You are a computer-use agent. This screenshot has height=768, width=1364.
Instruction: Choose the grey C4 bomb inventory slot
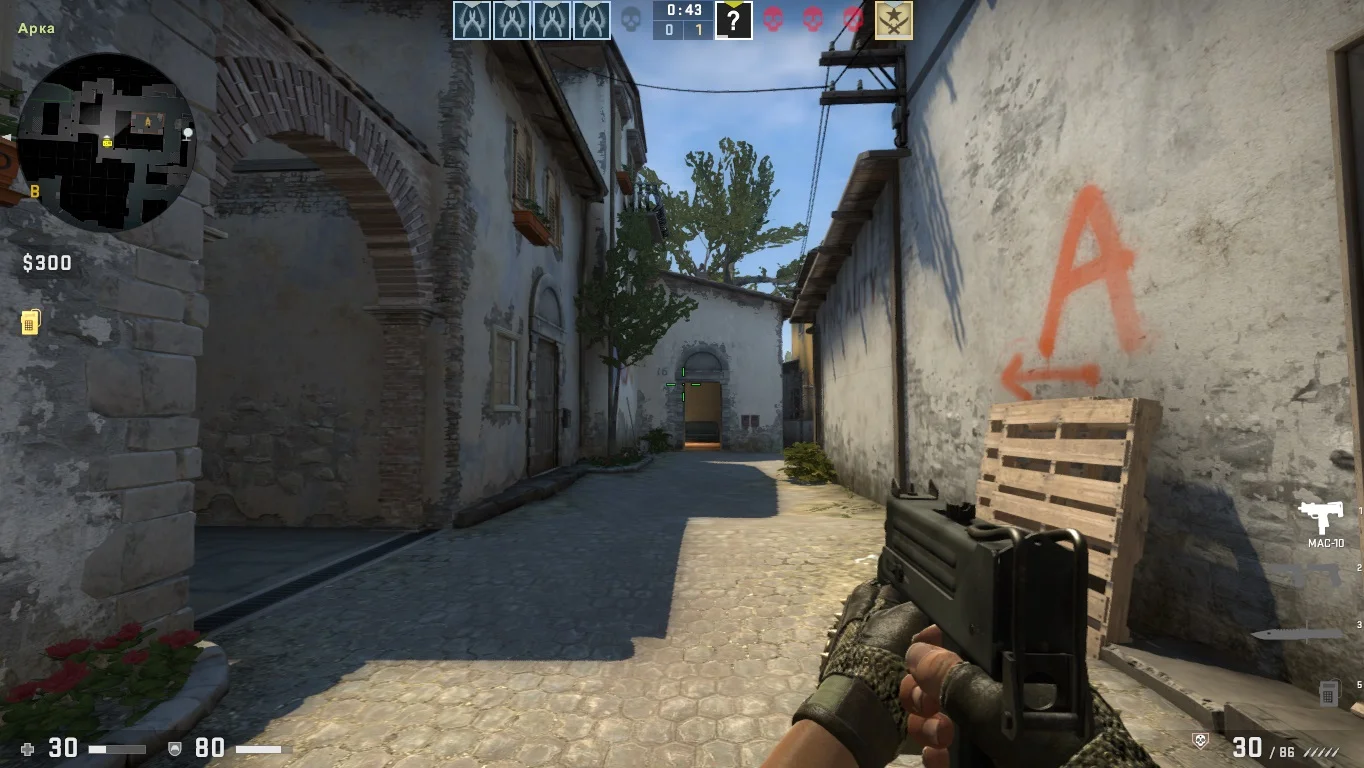pyautogui.click(x=1328, y=691)
